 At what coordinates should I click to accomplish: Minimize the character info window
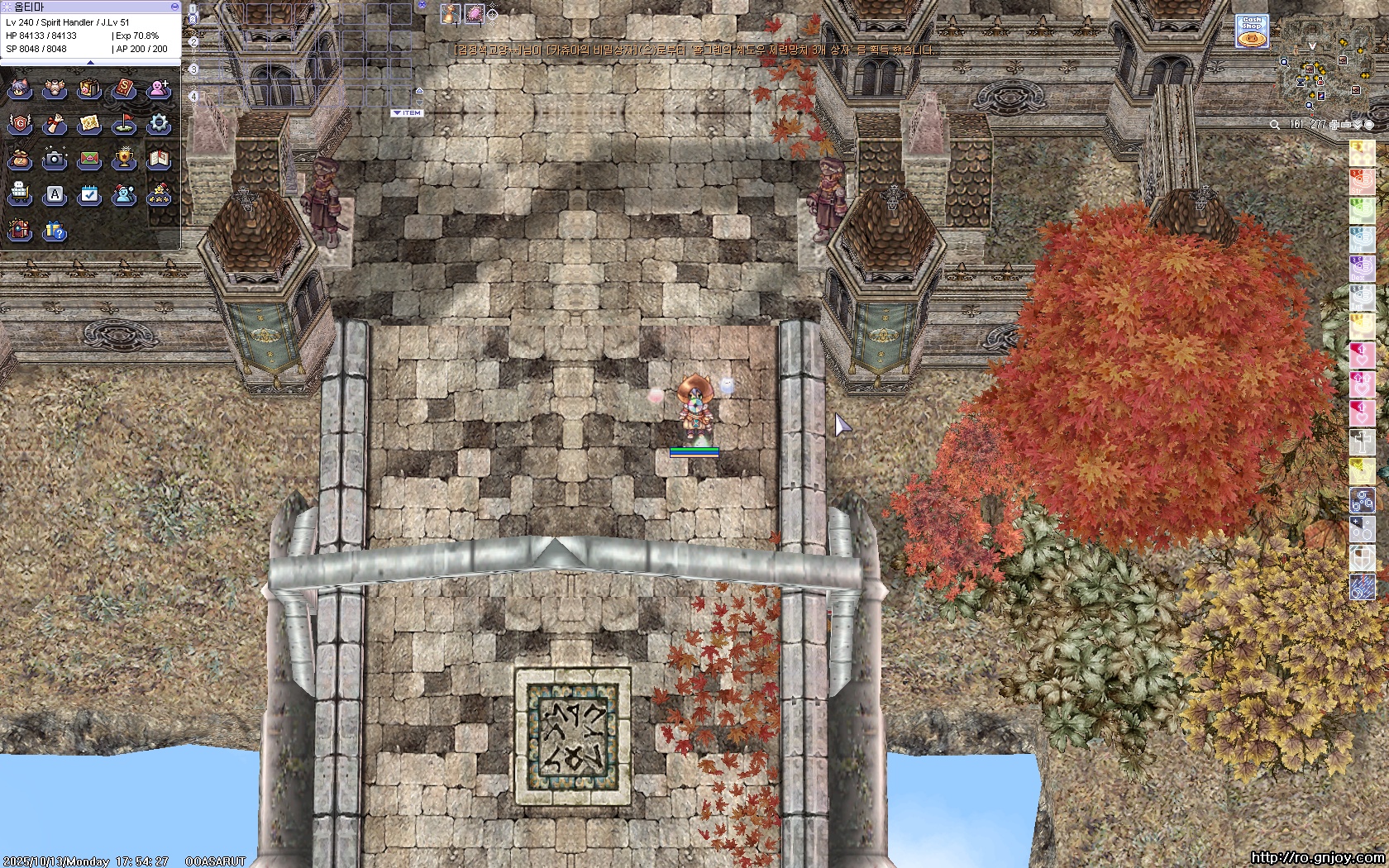click(174, 7)
